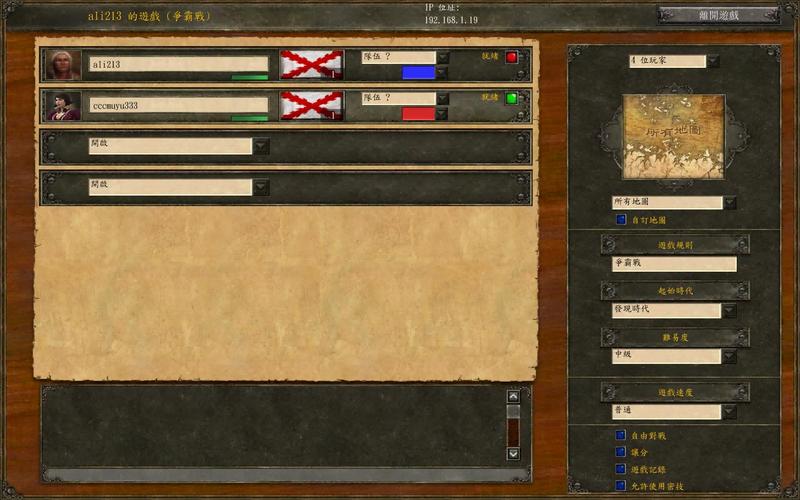800x500 pixels.
Task: Open the 發現時代 starting age dropdown
Action: 729,310
